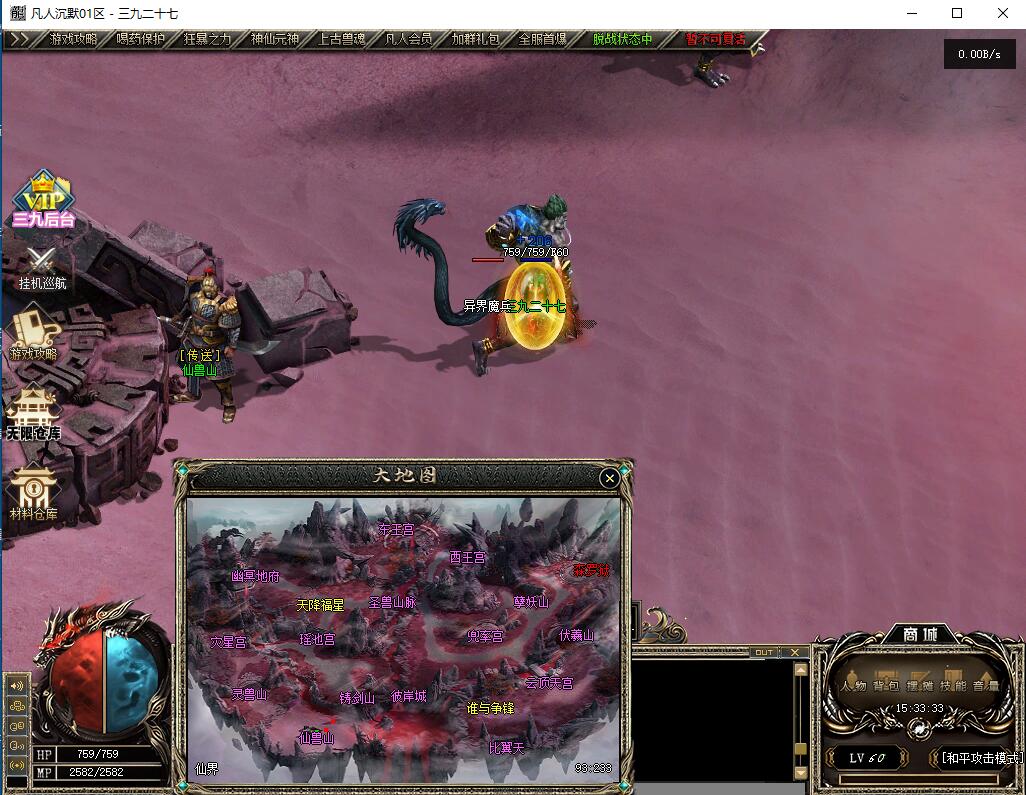The image size is (1026, 795).
Task: Toggle the 和平攻击模式 attack mode button
Action: [981, 758]
